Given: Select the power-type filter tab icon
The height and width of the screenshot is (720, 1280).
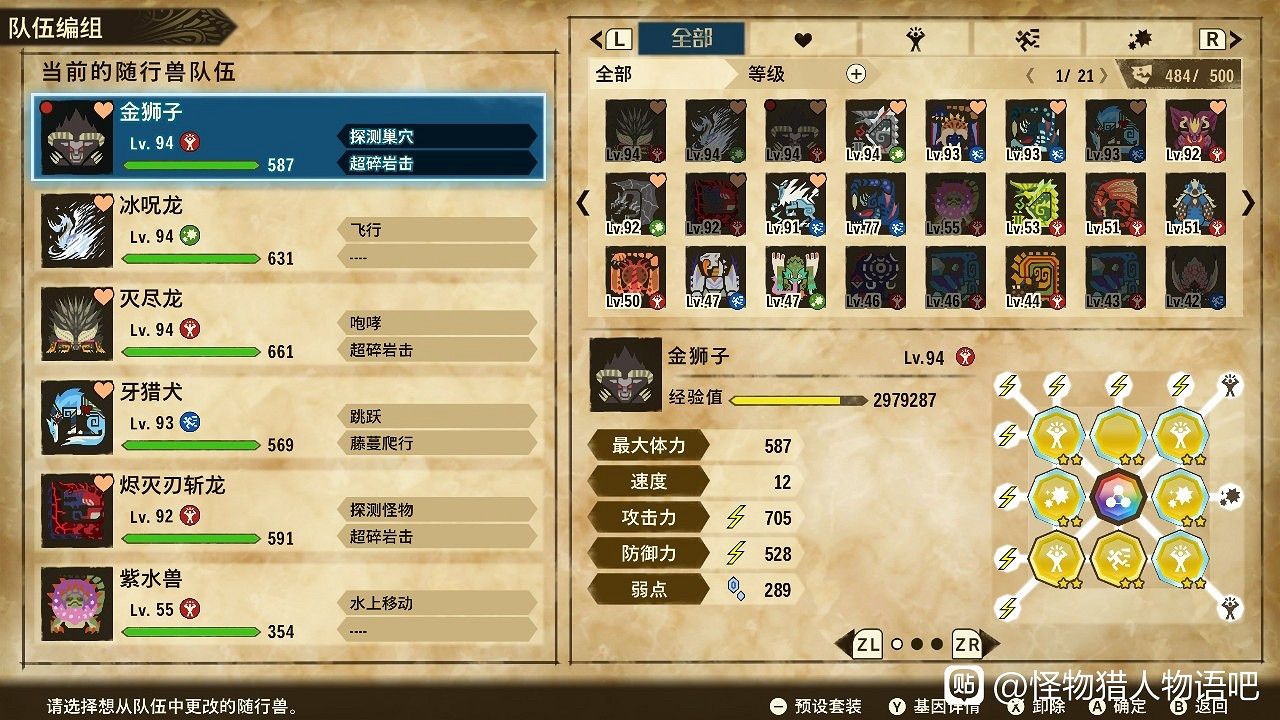Looking at the screenshot, I should click(917, 38).
